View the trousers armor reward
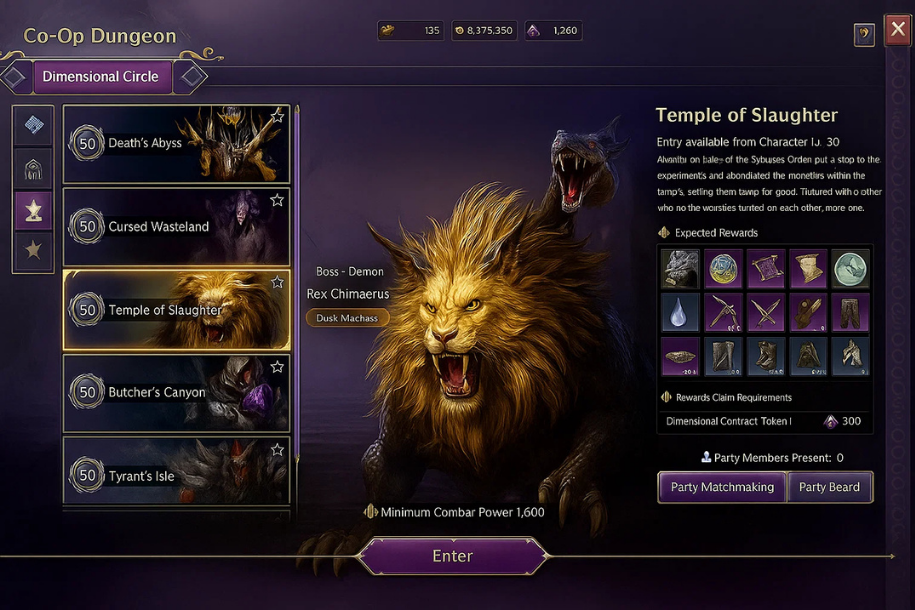The height and width of the screenshot is (610, 915). tap(850, 312)
